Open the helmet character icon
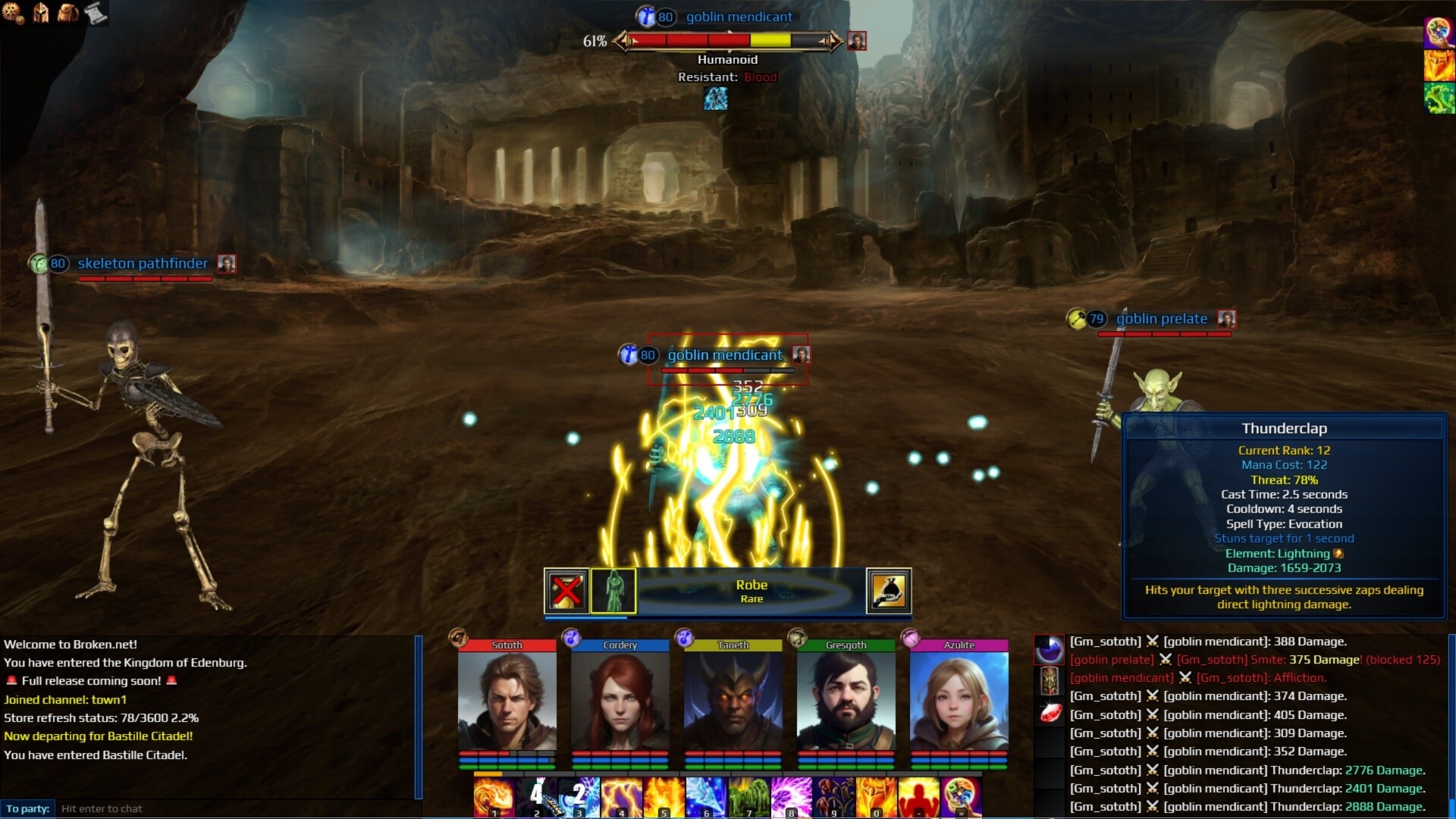This screenshot has width=1456, height=819. point(41,13)
